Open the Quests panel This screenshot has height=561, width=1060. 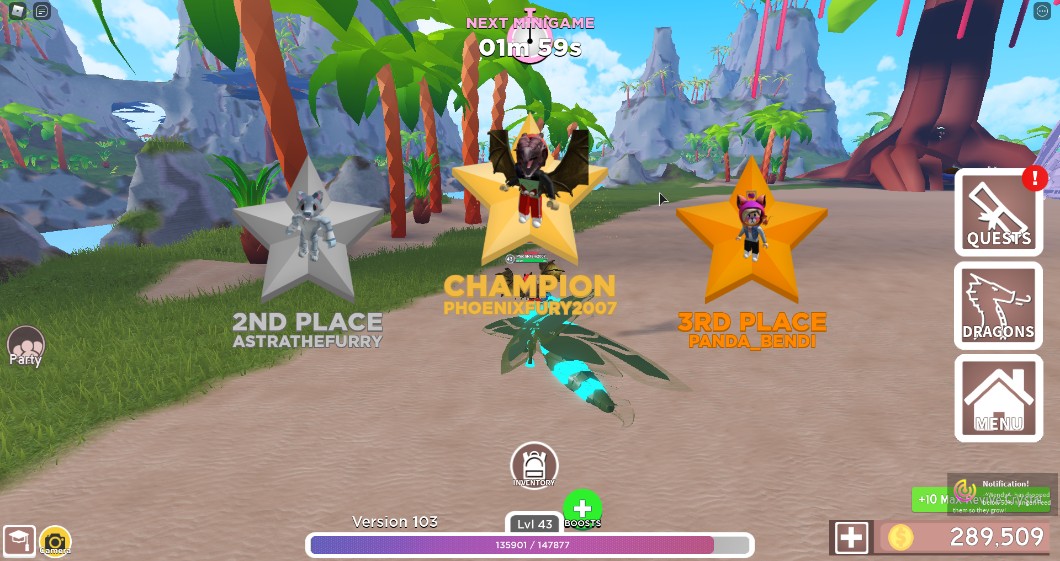(998, 213)
